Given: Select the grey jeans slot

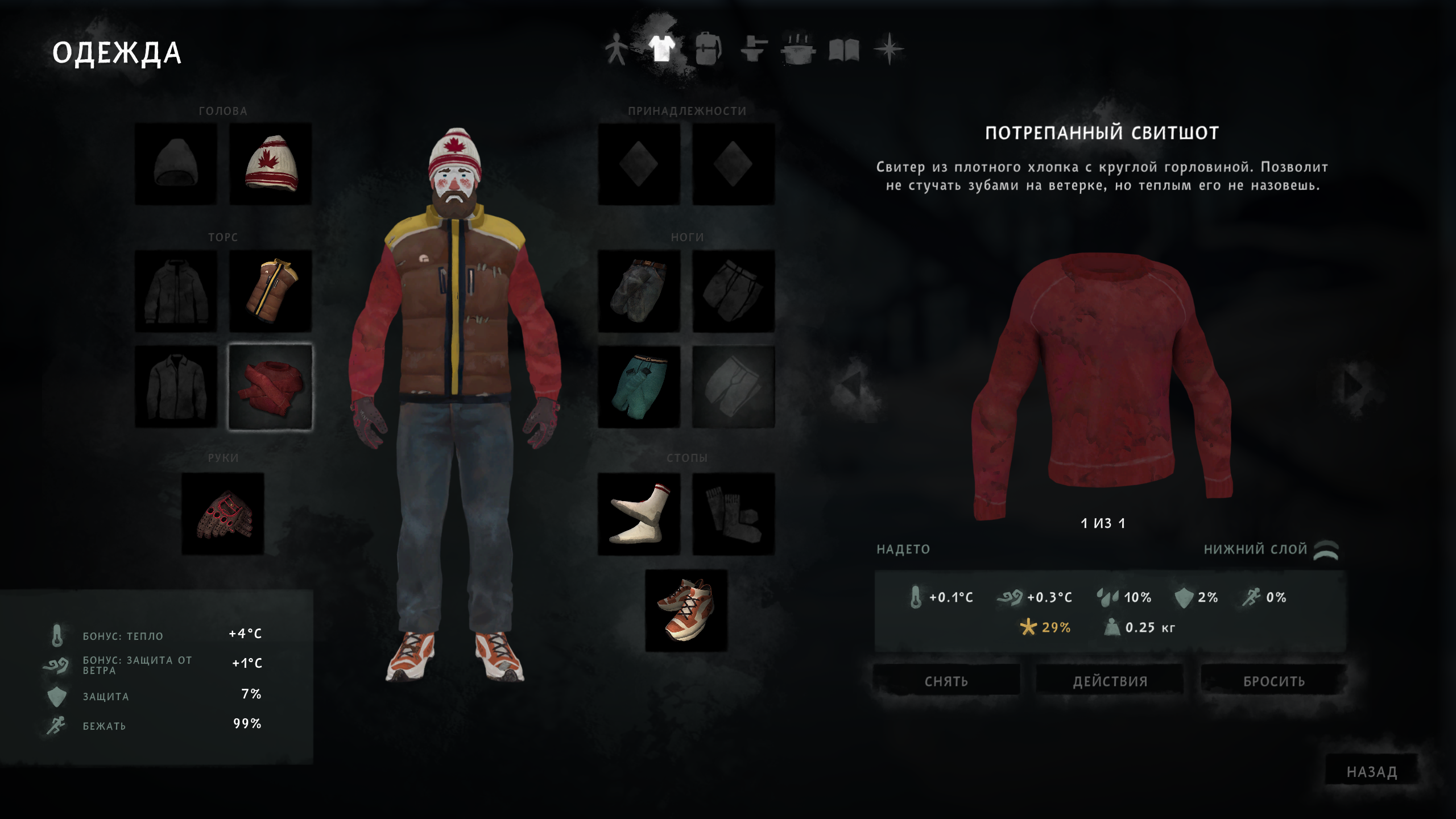Looking at the screenshot, I should (639, 291).
